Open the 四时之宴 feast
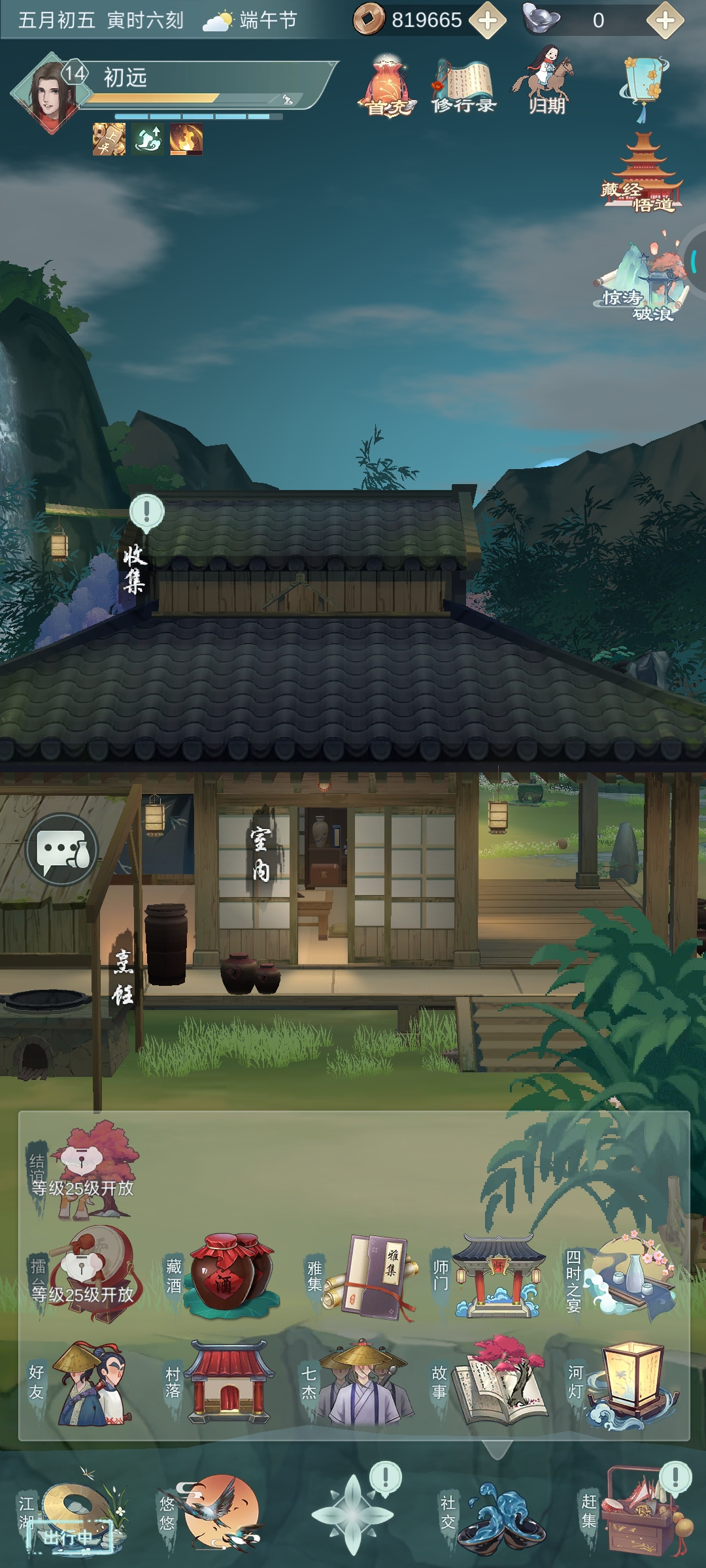 [629, 1273]
